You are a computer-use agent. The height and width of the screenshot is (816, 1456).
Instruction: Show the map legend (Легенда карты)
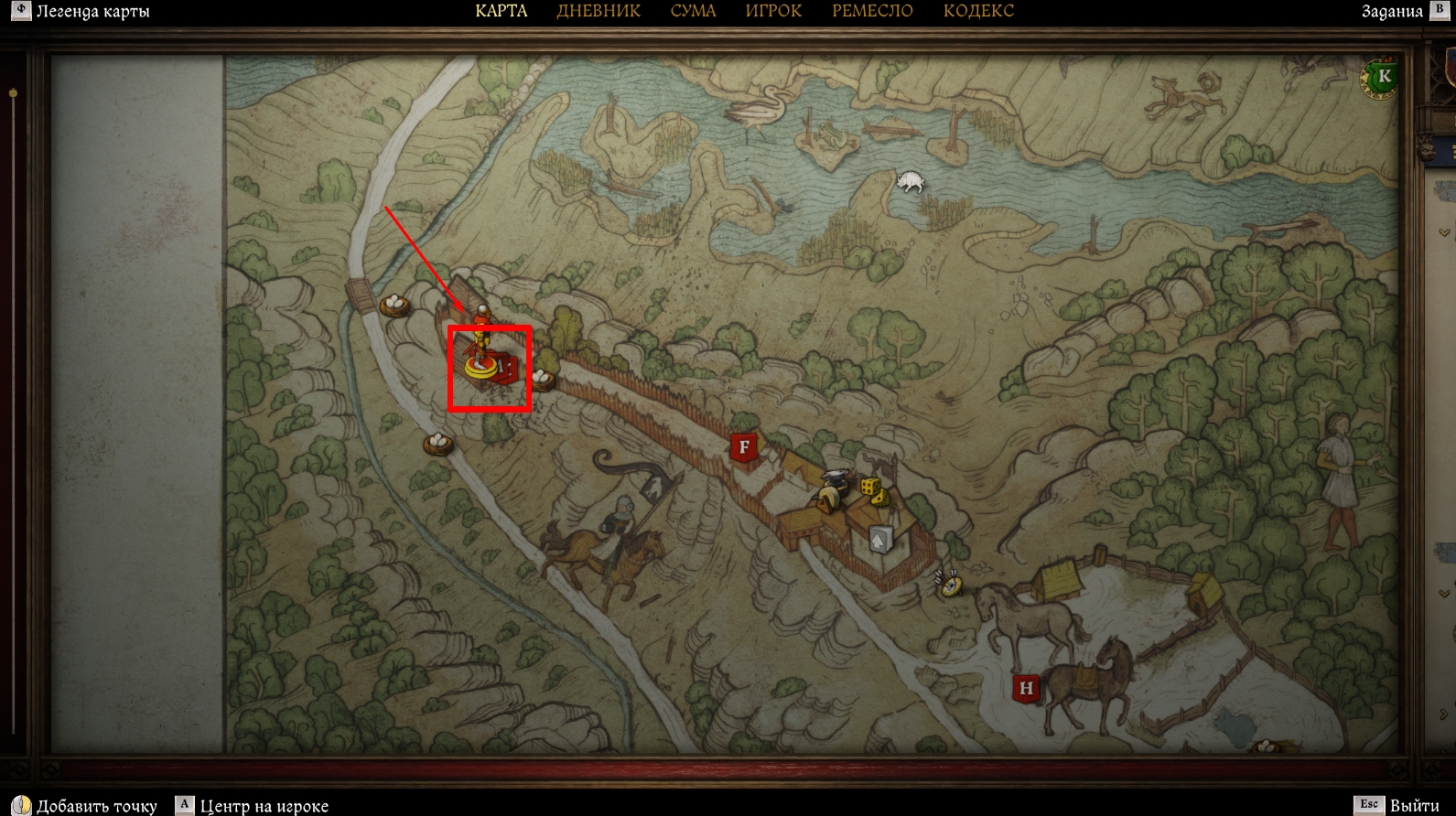(92, 12)
